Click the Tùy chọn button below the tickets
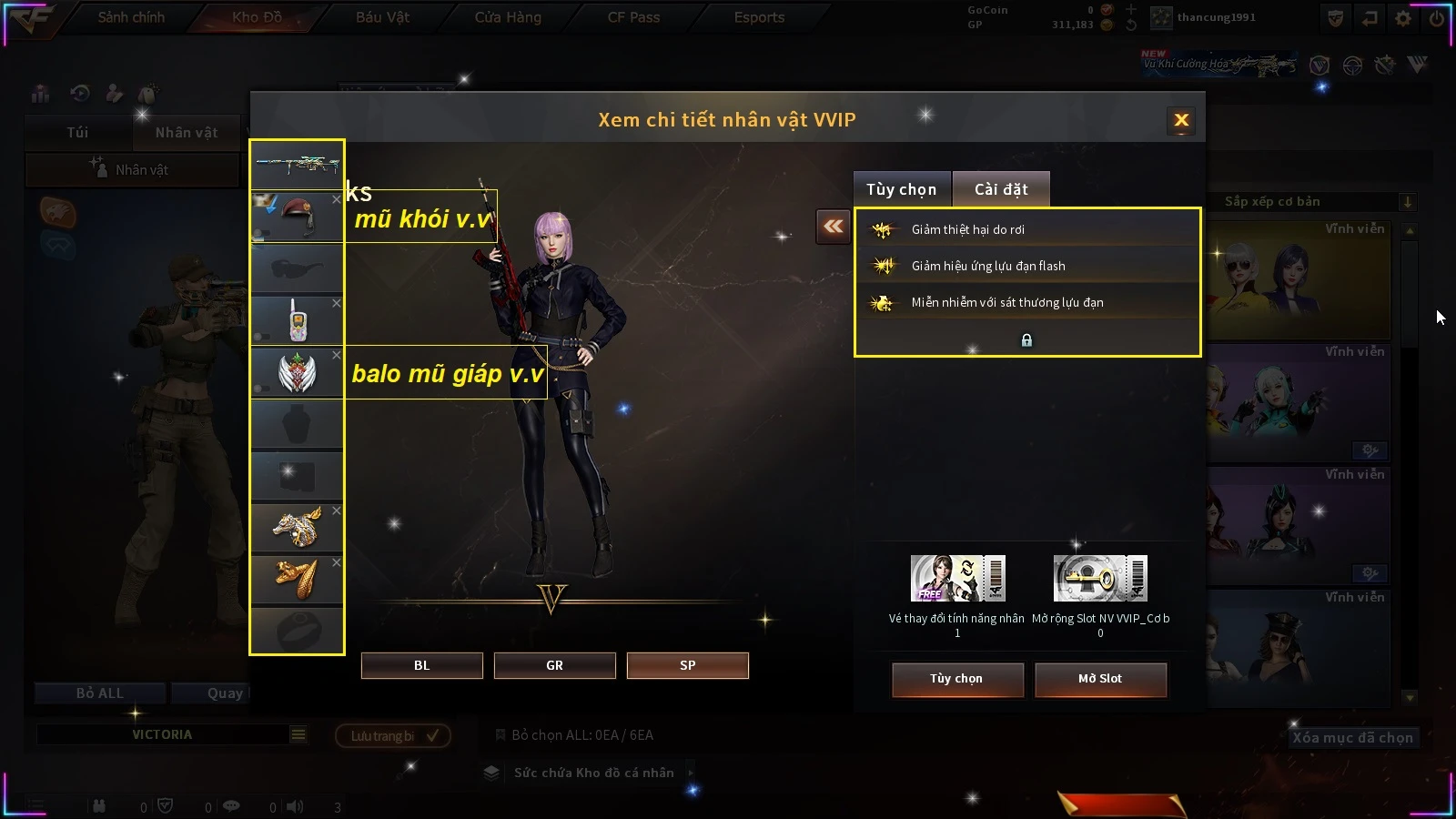 (x=956, y=679)
